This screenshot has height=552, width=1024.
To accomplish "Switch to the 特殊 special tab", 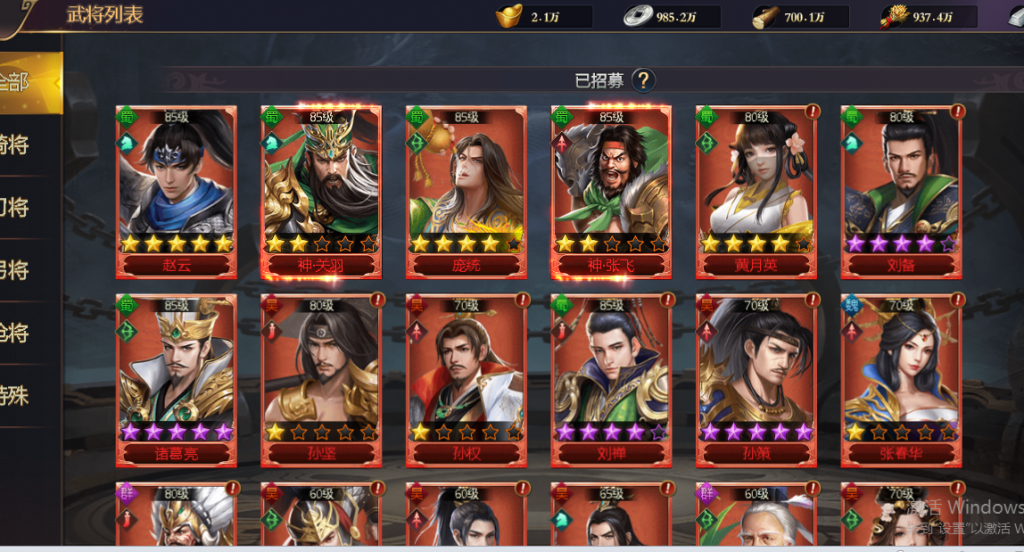I will pos(25,396).
